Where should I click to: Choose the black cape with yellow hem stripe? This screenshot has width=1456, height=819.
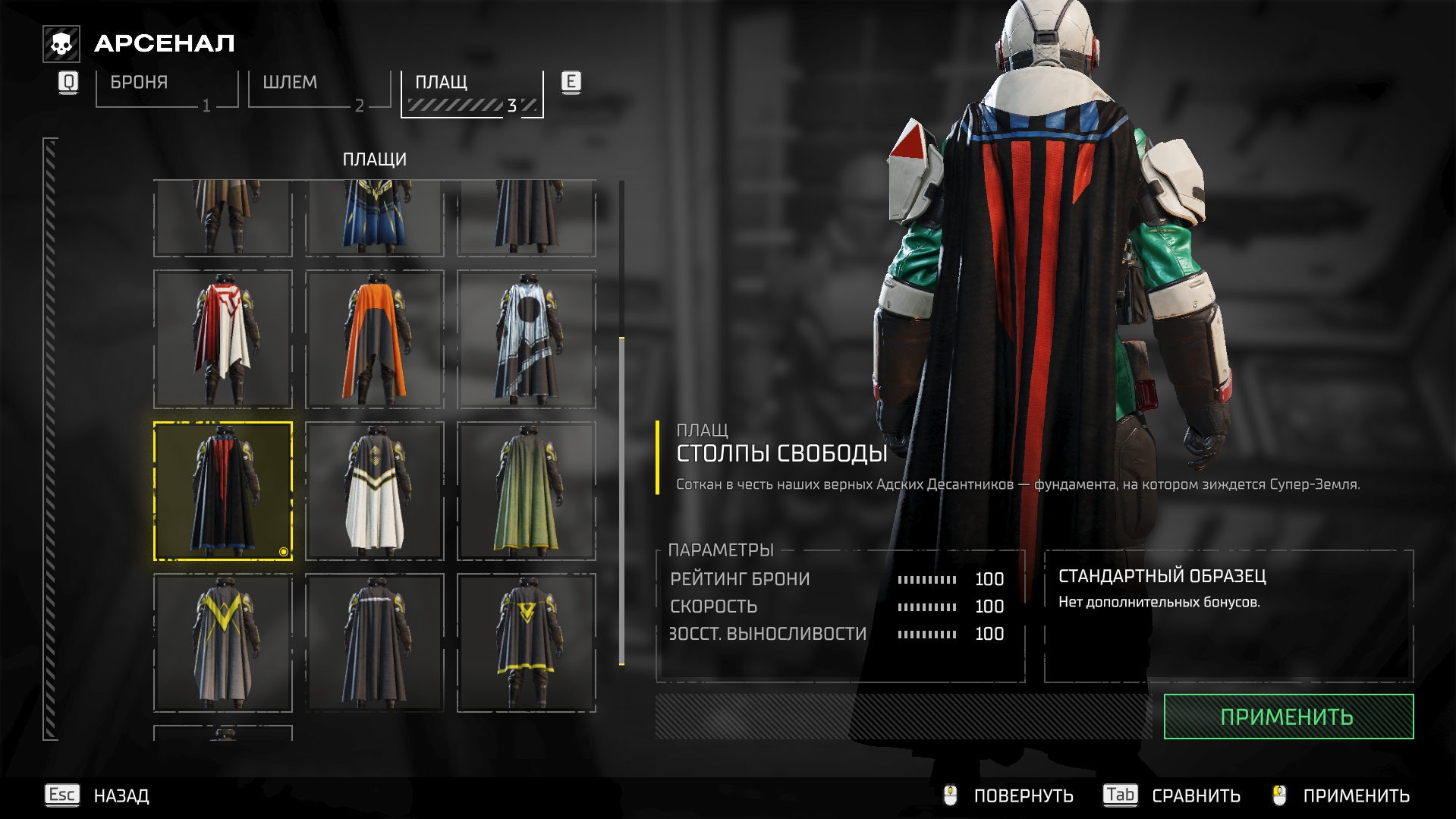[527, 643]
